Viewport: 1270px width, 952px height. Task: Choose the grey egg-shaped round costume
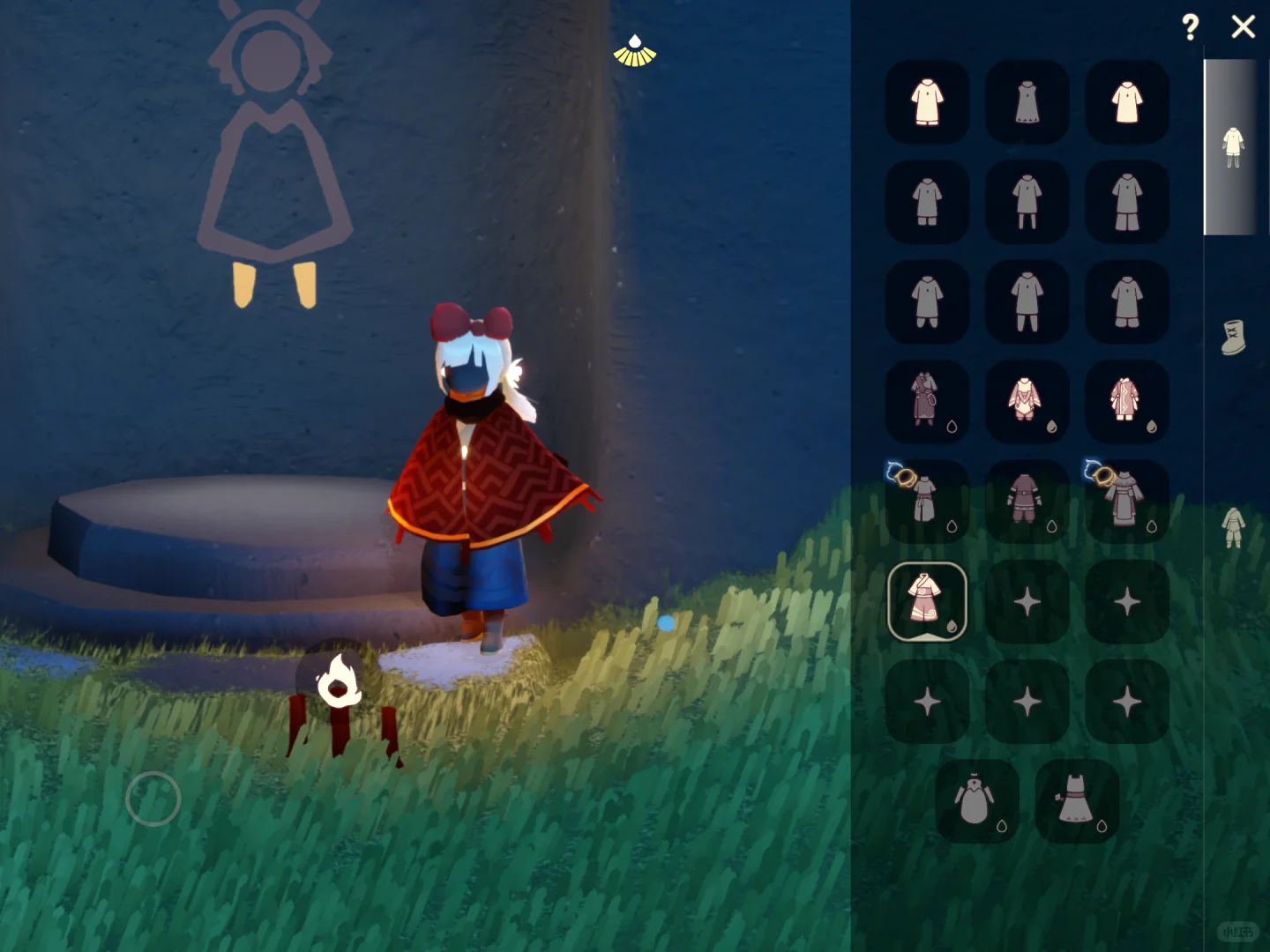975,801
